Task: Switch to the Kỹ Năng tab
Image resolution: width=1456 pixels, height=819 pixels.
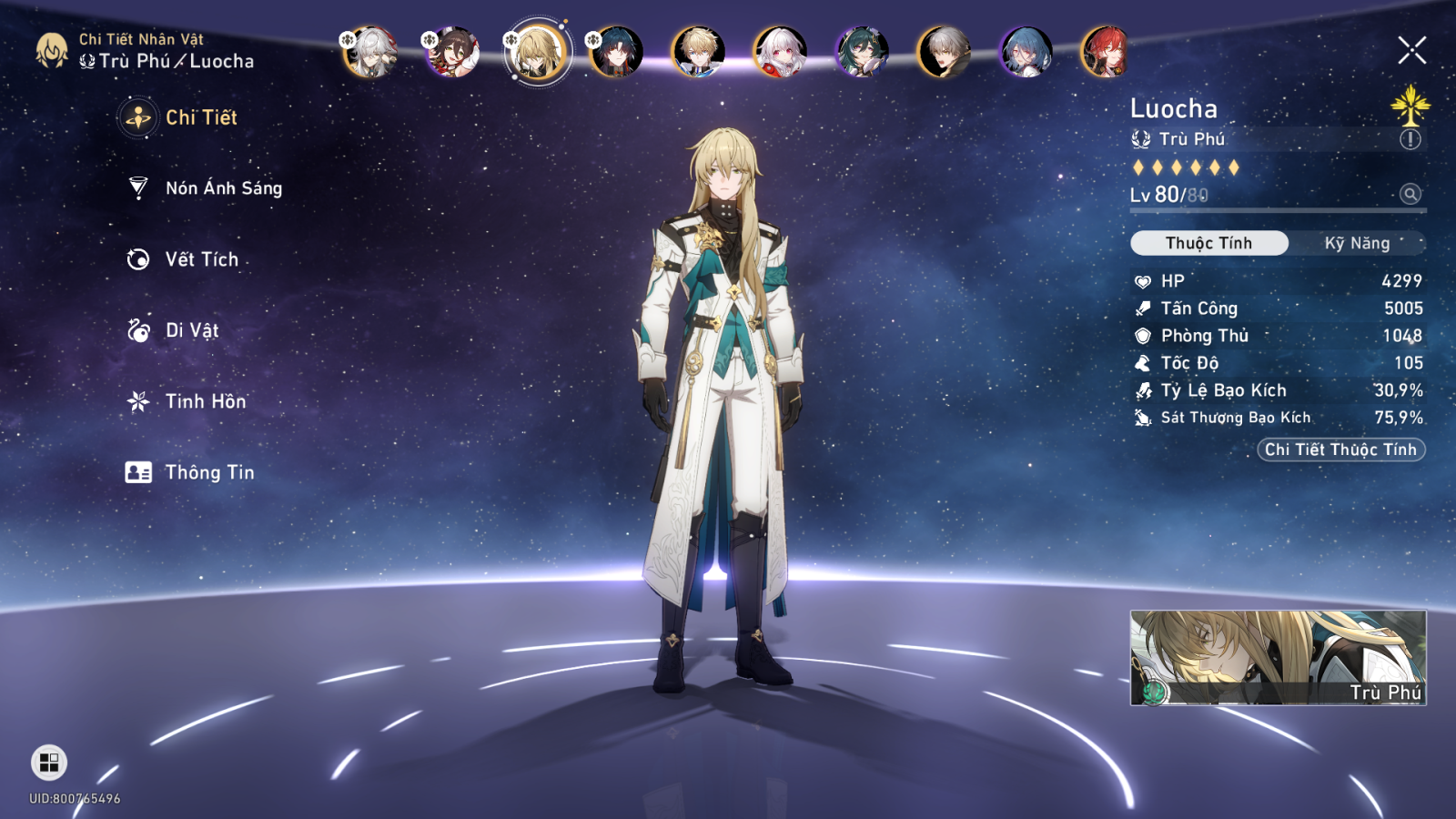Action: click(x=1357, y=243)
